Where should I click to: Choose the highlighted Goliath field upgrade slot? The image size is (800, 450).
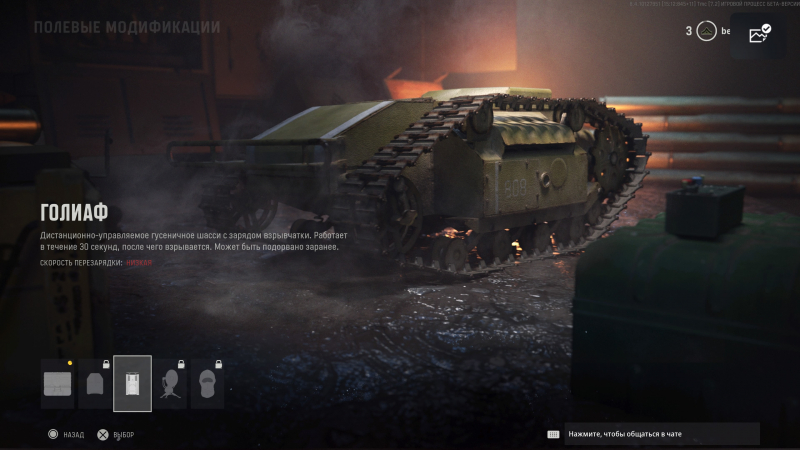click(x=133, y=384)
